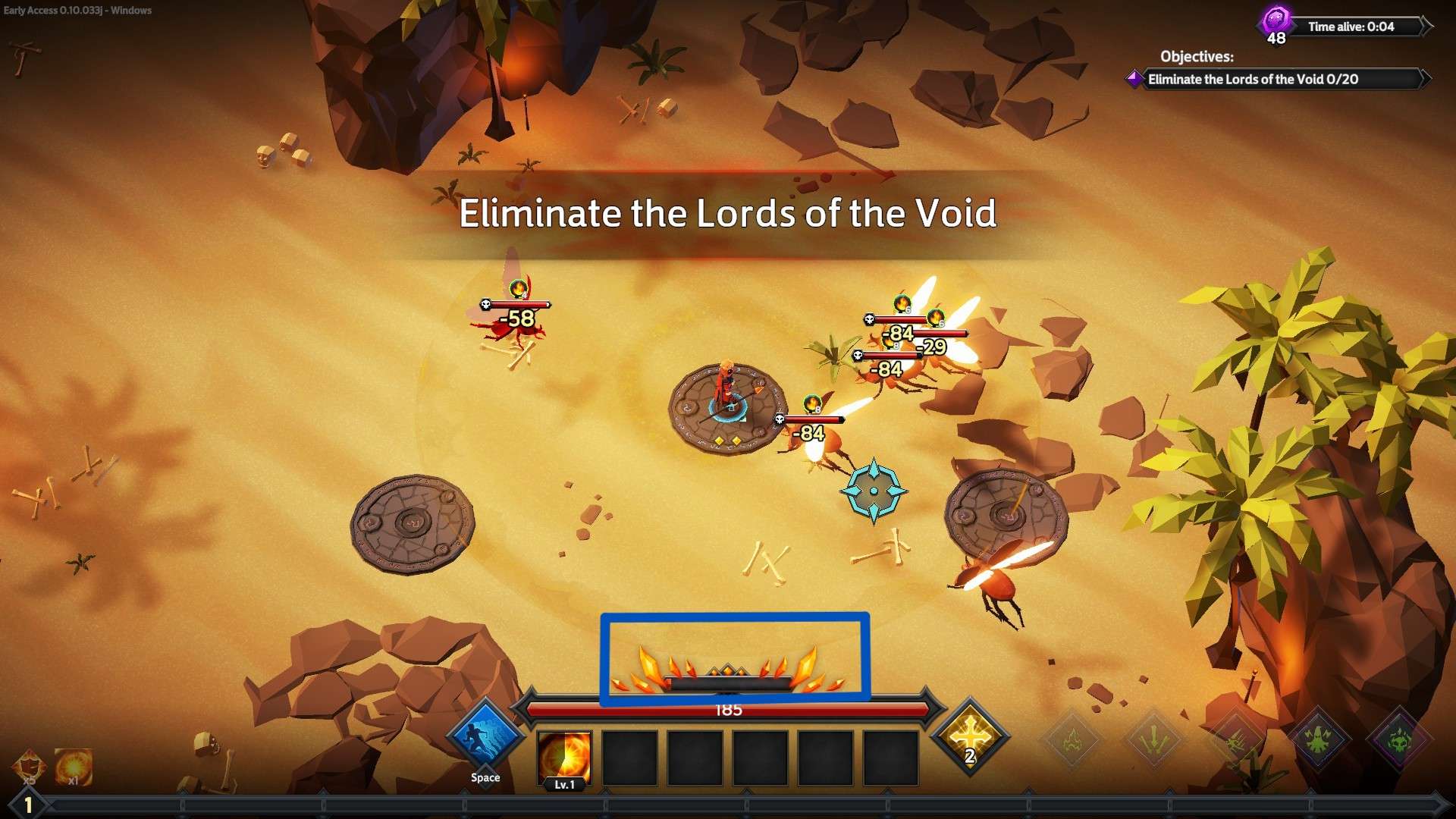Expand the Objectives panel

pyautogui.click(x=1198, y=57)
